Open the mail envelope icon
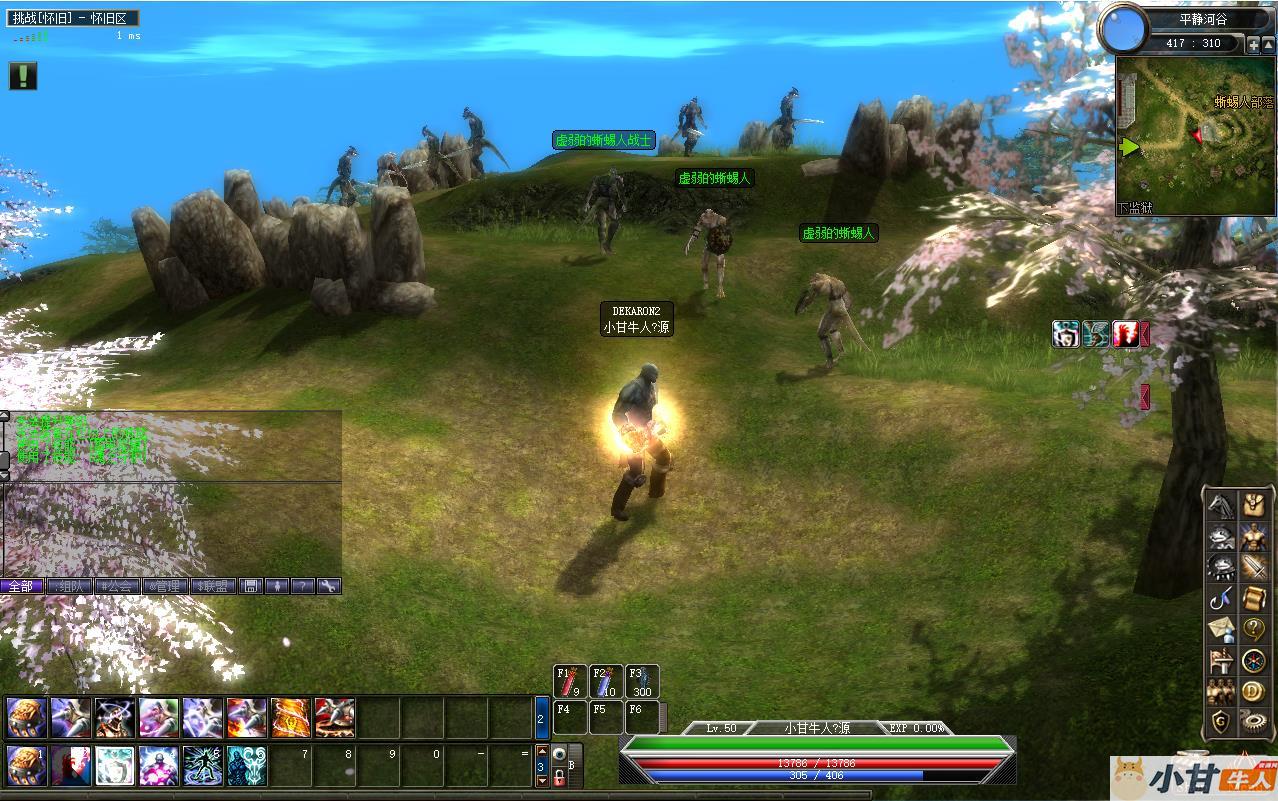 [x=1219, y=629]
